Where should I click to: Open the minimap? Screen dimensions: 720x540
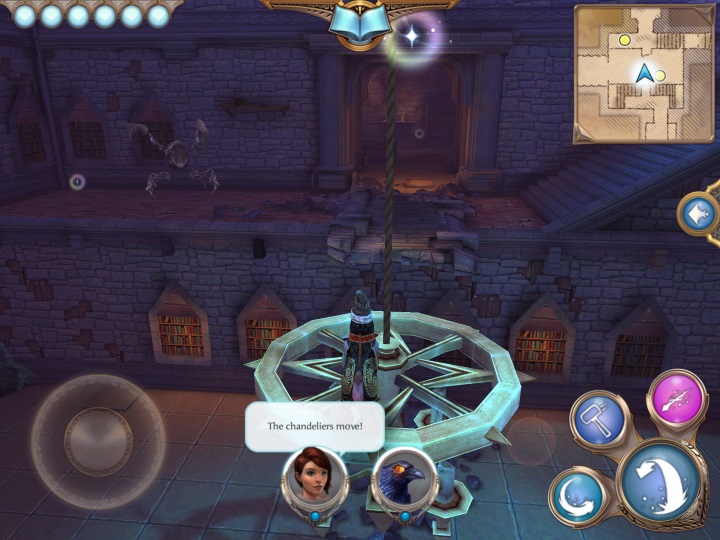(x=643, y=72)
